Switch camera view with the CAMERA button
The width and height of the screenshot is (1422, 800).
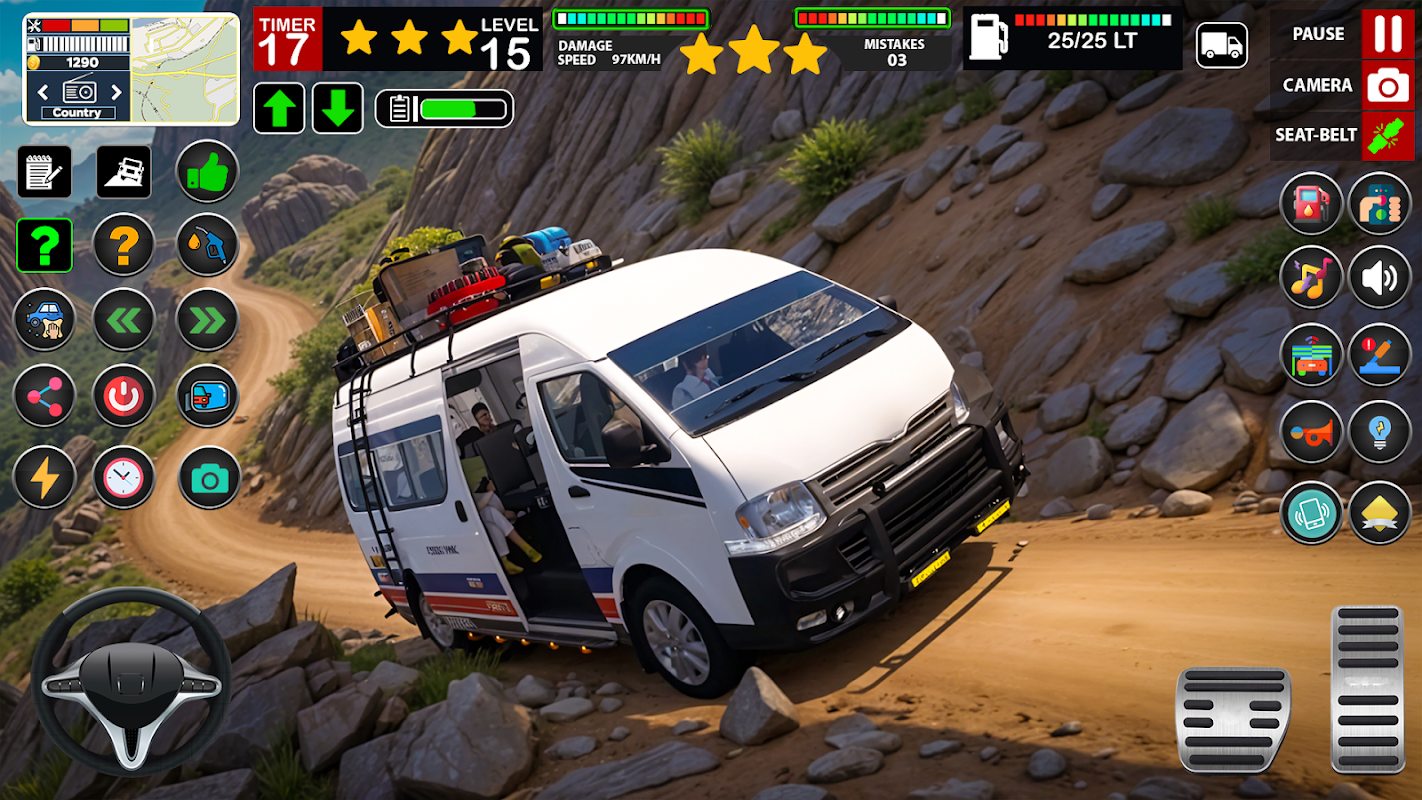pos(1388,86)
